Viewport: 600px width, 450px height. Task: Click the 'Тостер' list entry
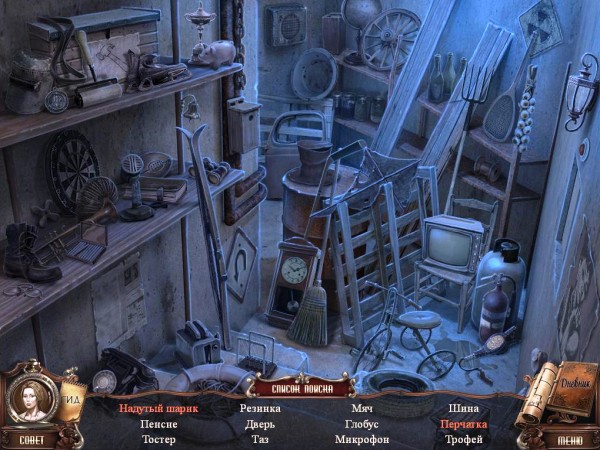click(x=159, y=439)
